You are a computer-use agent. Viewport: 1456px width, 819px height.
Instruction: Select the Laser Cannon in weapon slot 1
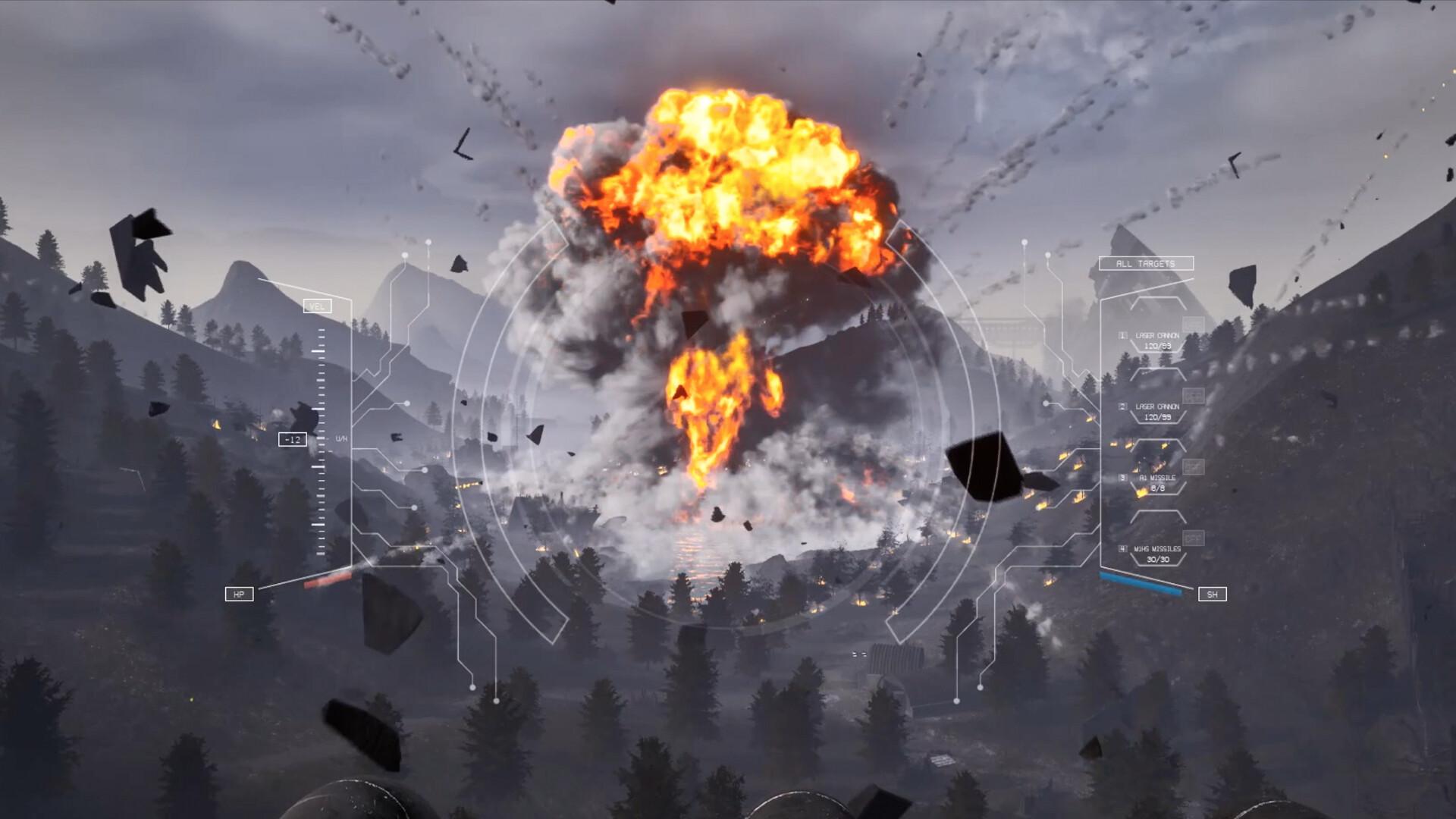pyautogui.click(x=1156, y=335)
